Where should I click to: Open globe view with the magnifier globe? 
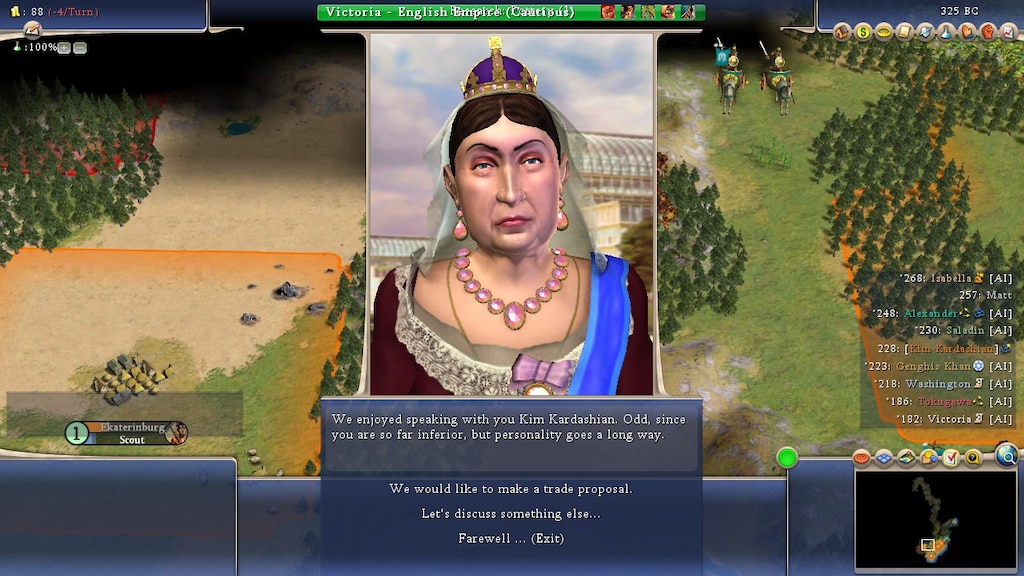1007,457
